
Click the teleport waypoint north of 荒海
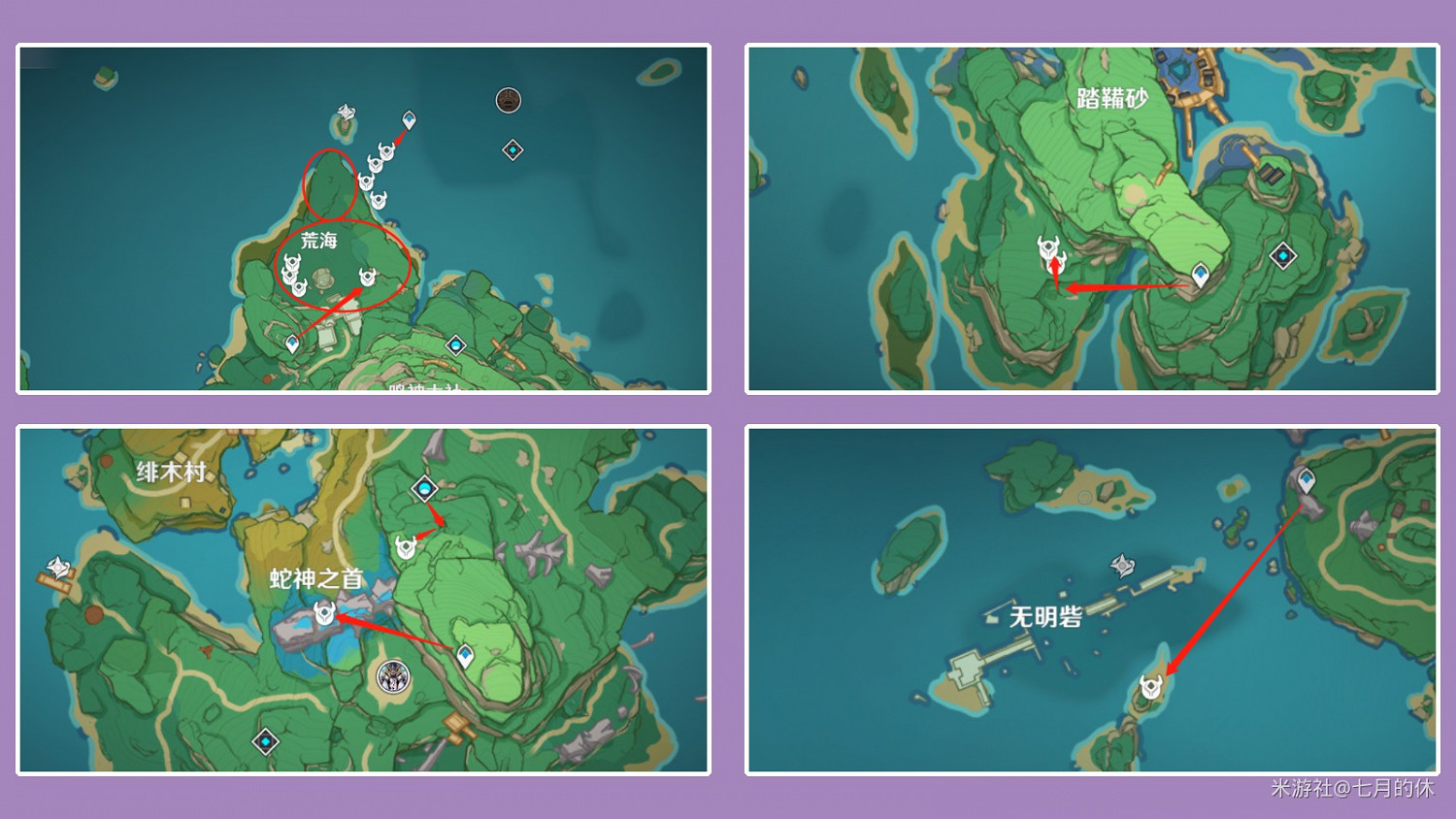click(409, 118)
